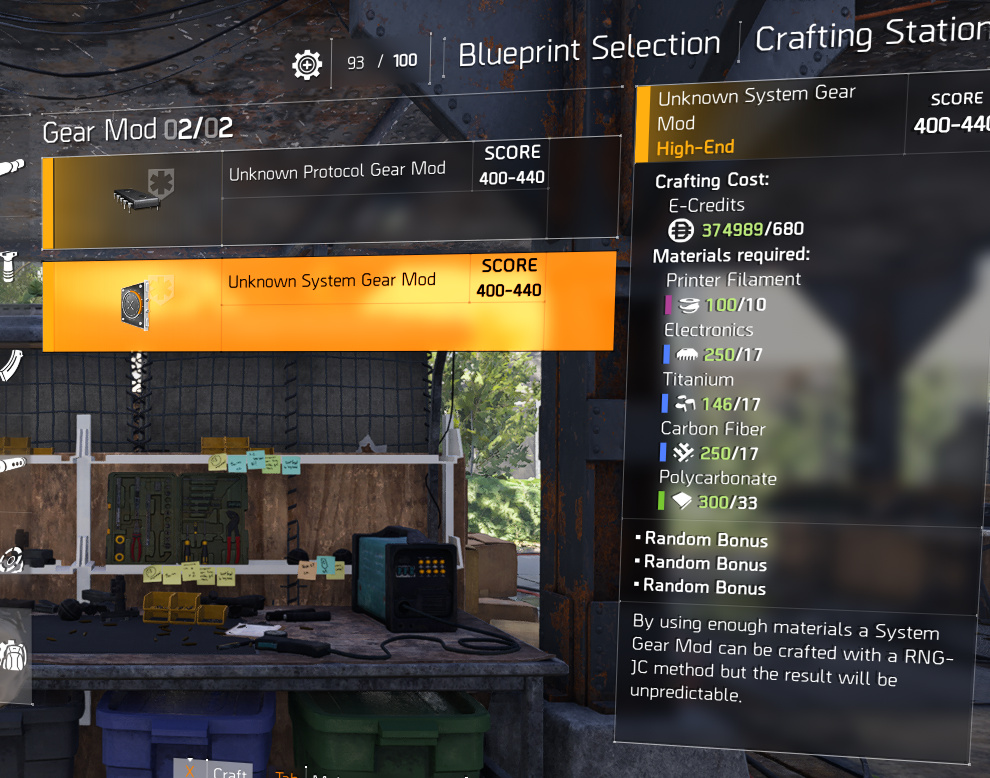This screenshot has height=778, width=990.
Task: Switch to the Crafting Station tab
Action: pos(870,38)
